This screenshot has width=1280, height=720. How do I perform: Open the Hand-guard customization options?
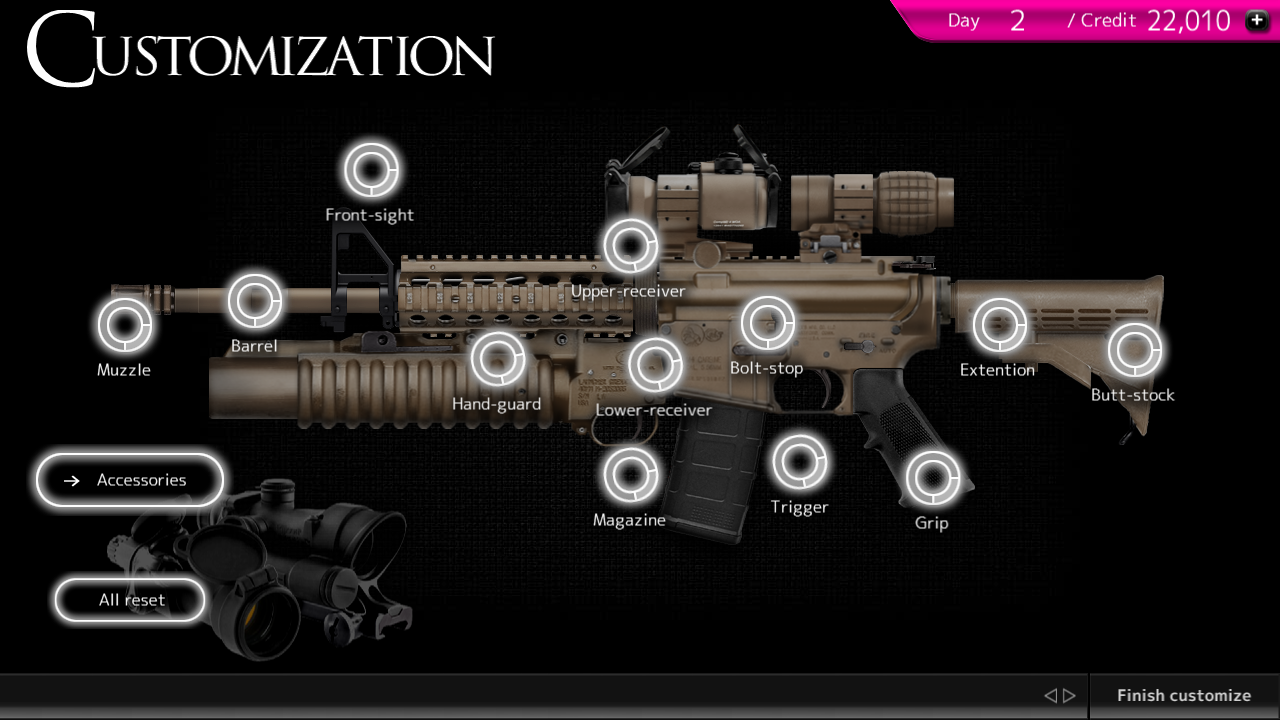(x=498, y=358)
